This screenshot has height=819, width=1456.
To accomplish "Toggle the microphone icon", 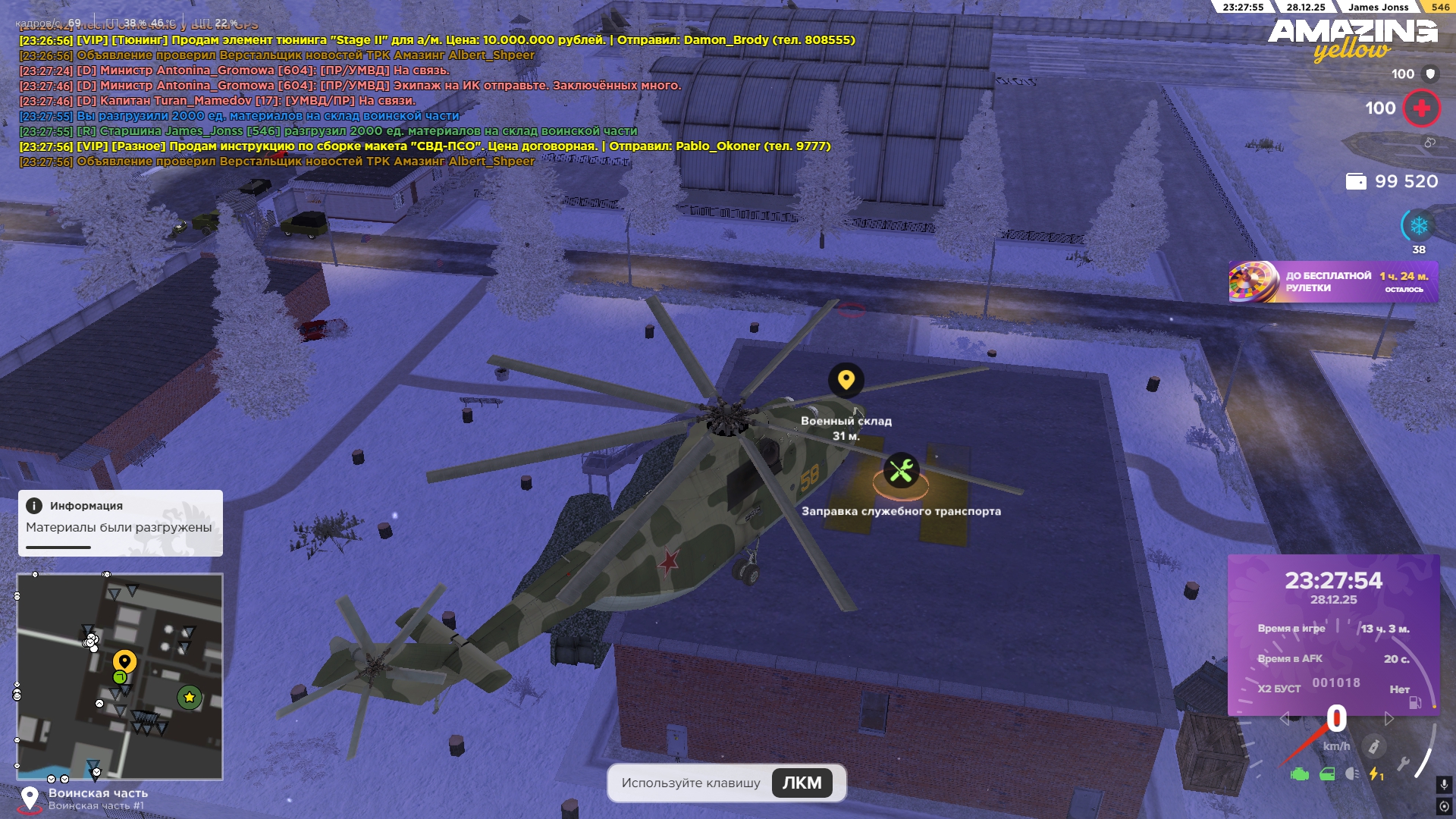I will 1444,784.
